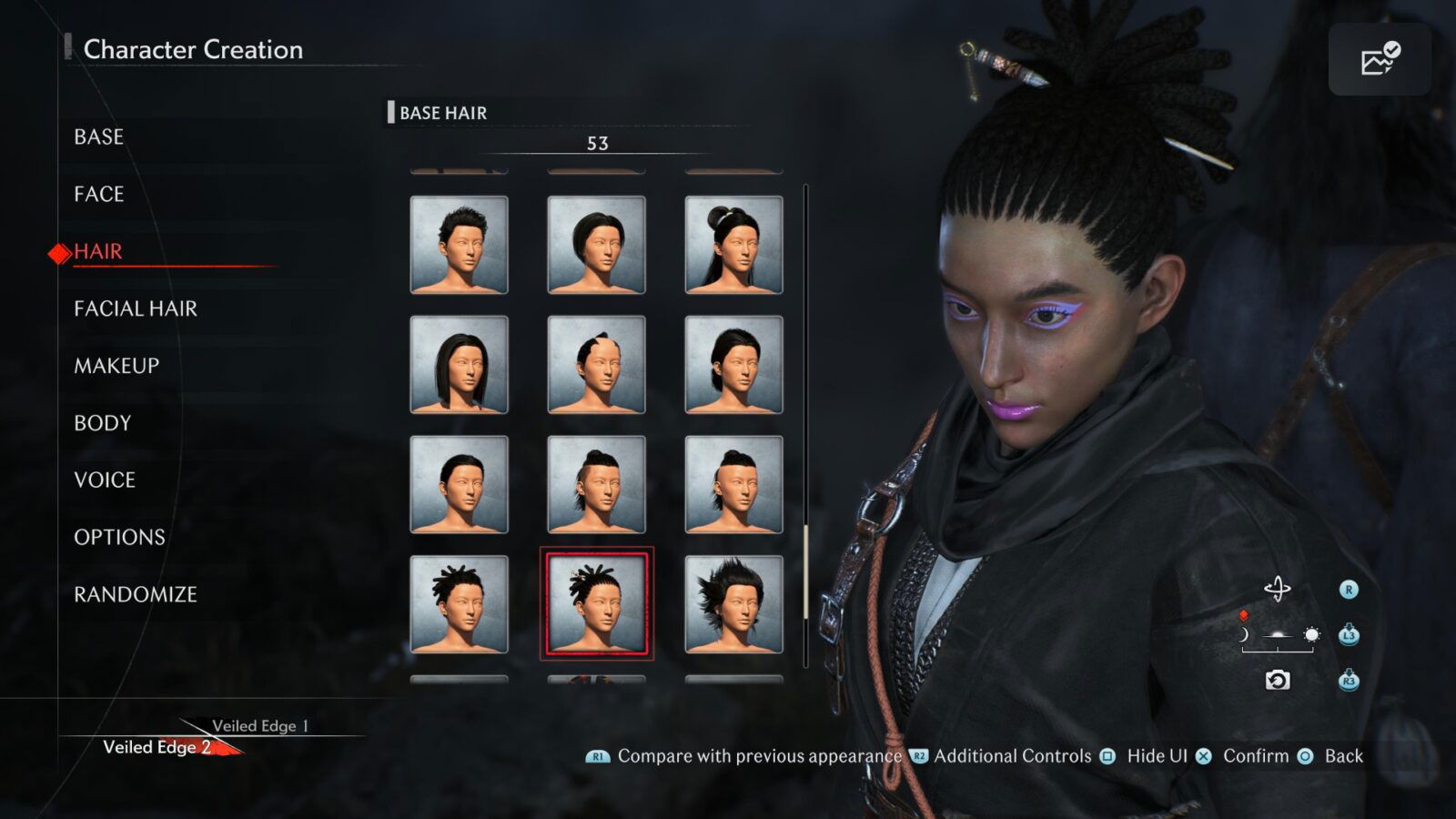This screenshot has height=819, width=1456.
Task: Select the FACIAL HAIR category
Action: pyautogui.click(x=135, y=308)
